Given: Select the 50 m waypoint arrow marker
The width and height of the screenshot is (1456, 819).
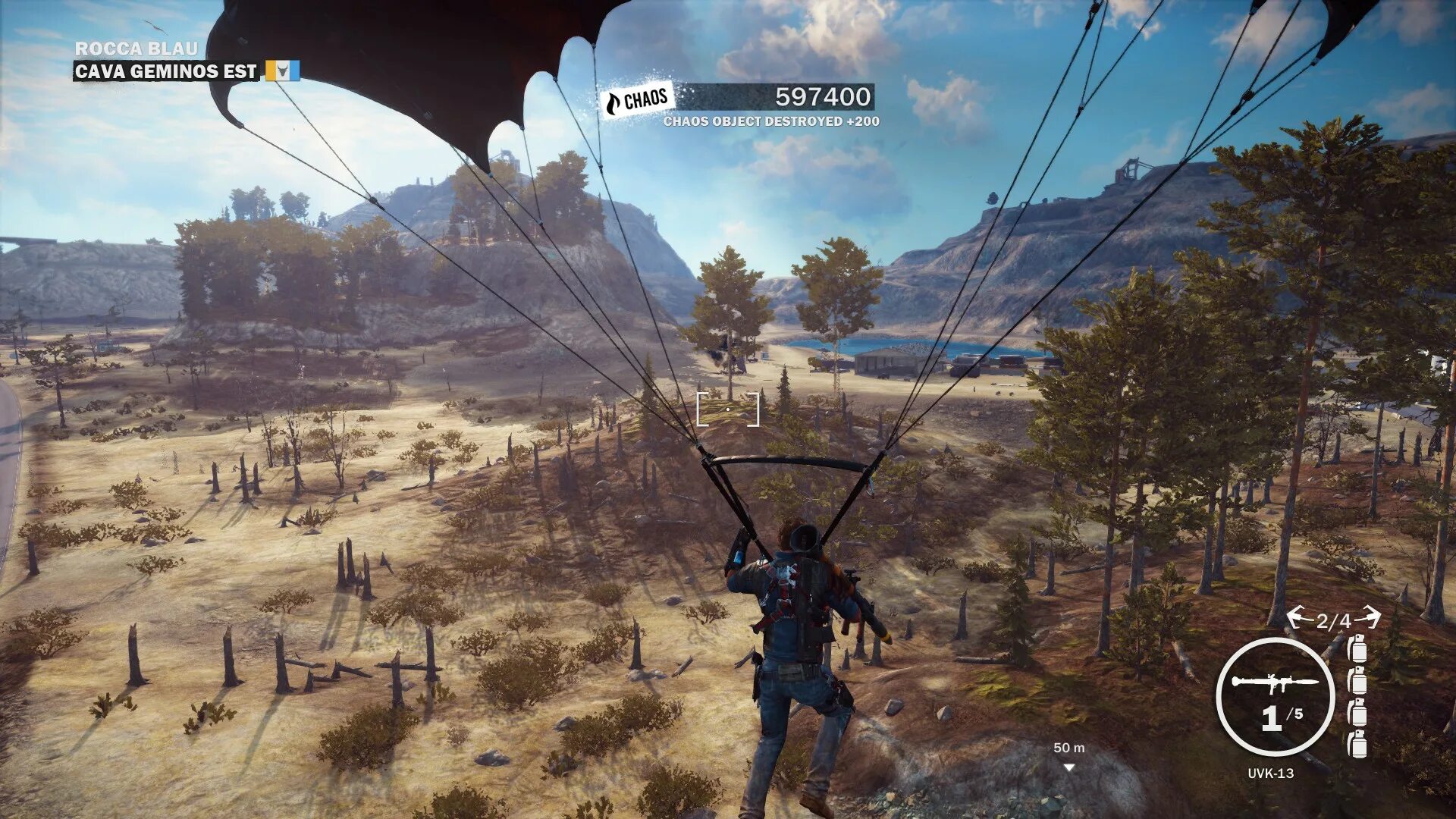Looking at the screenshot, I should (1069, 767).
